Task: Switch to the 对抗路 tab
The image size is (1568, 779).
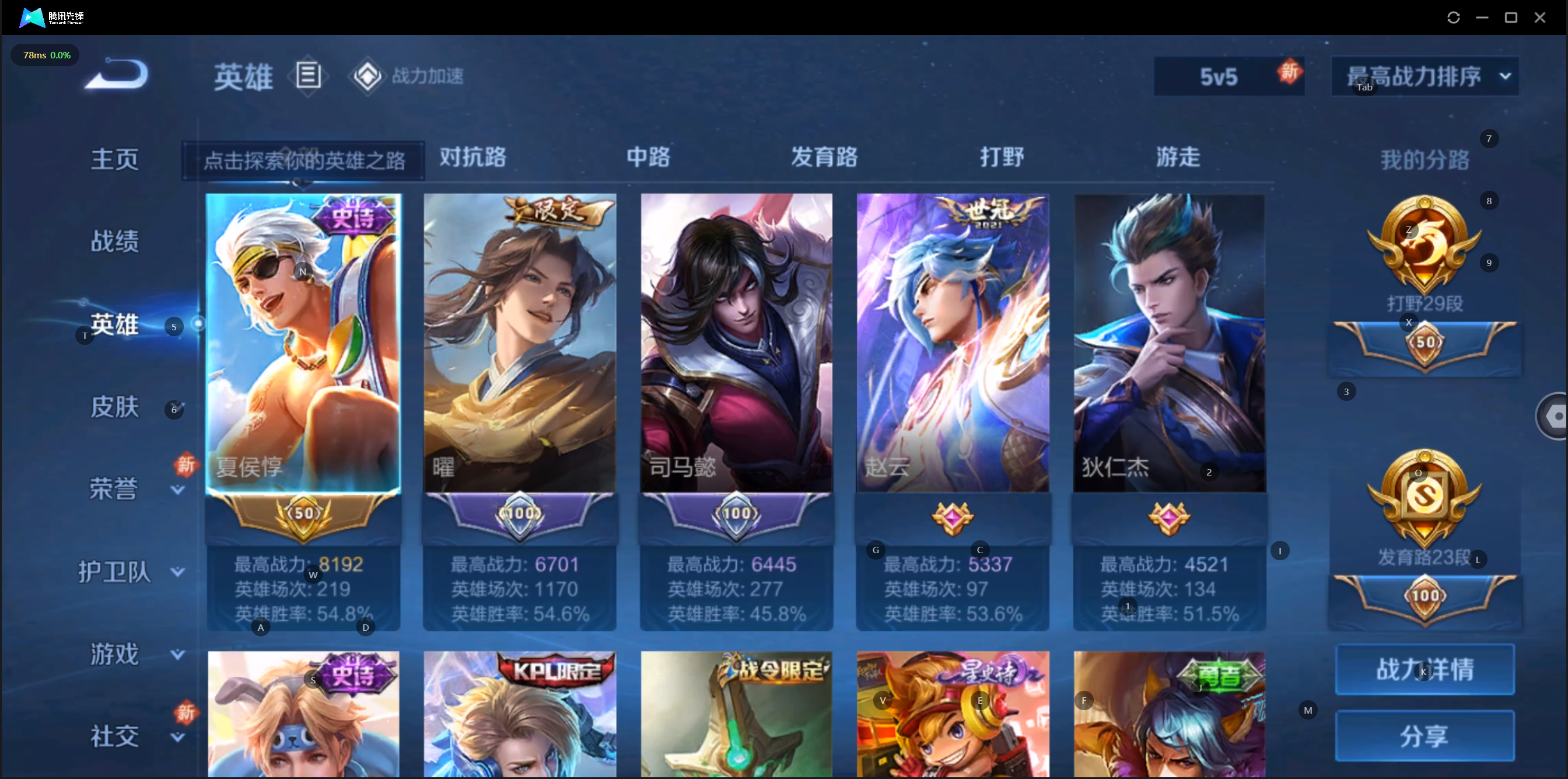Action: 473,157
